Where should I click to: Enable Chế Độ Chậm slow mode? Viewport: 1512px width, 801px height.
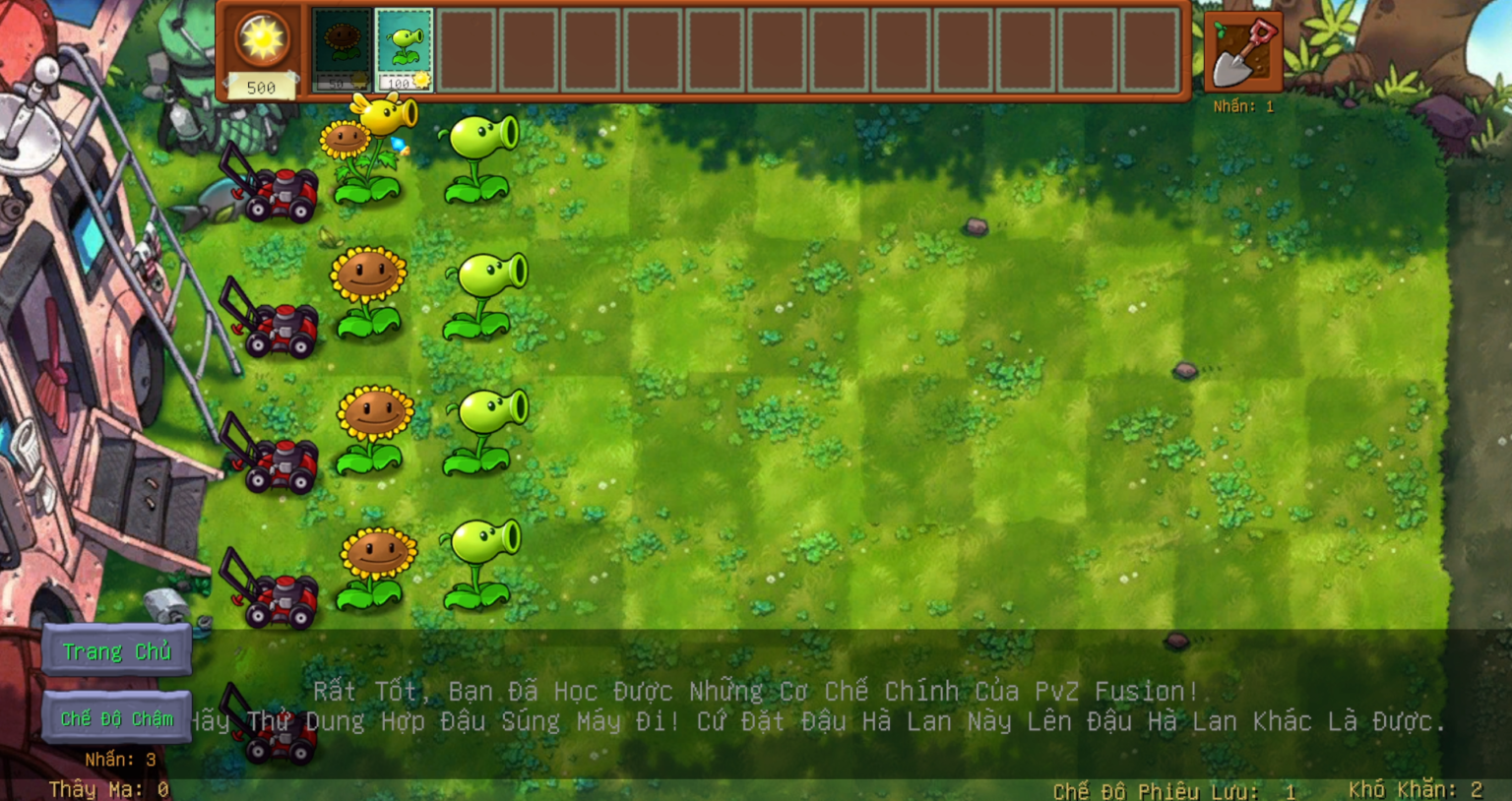tap(117, 719)
